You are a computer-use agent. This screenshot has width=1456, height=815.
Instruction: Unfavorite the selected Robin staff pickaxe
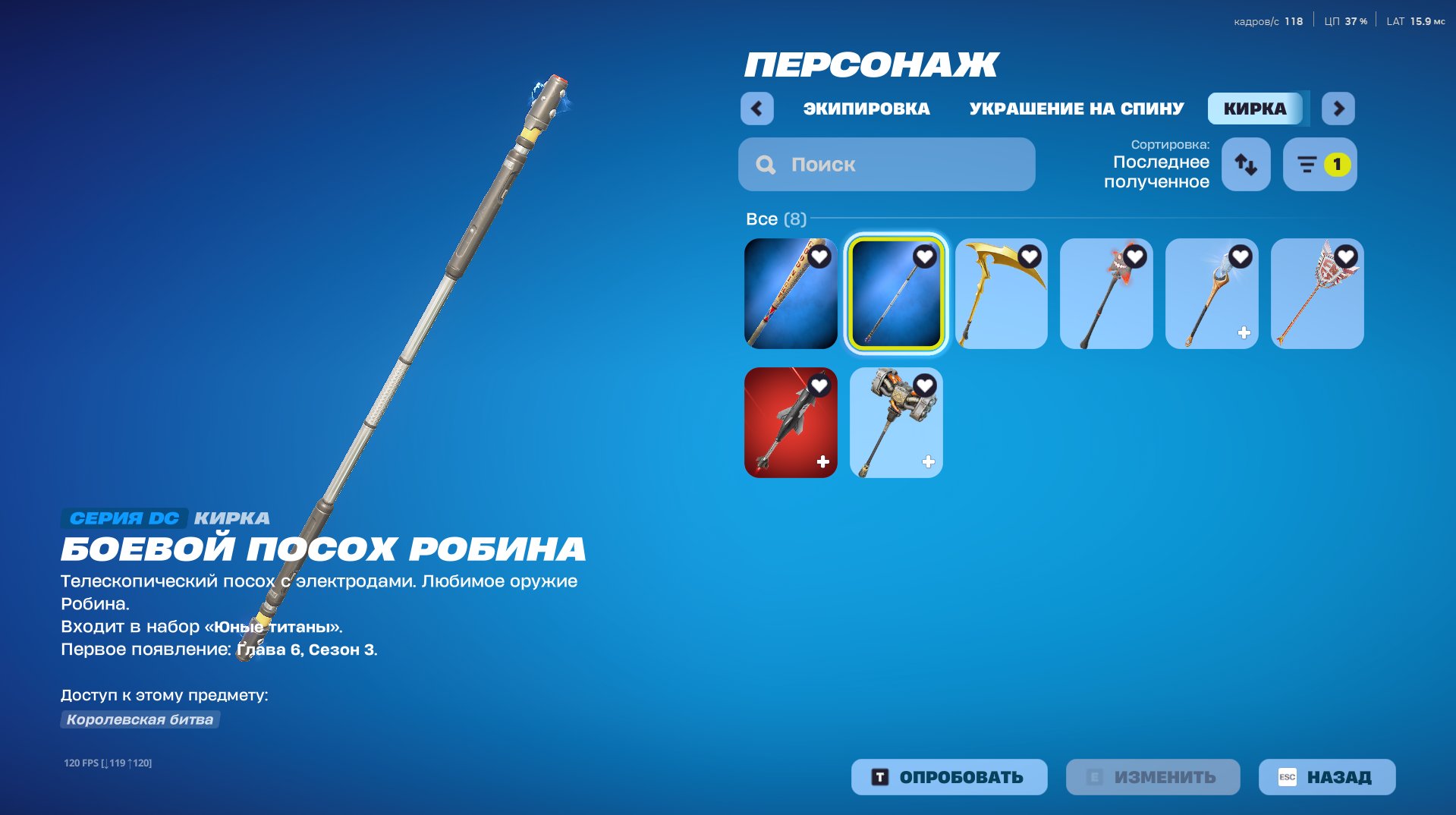[x=923, y=258]
